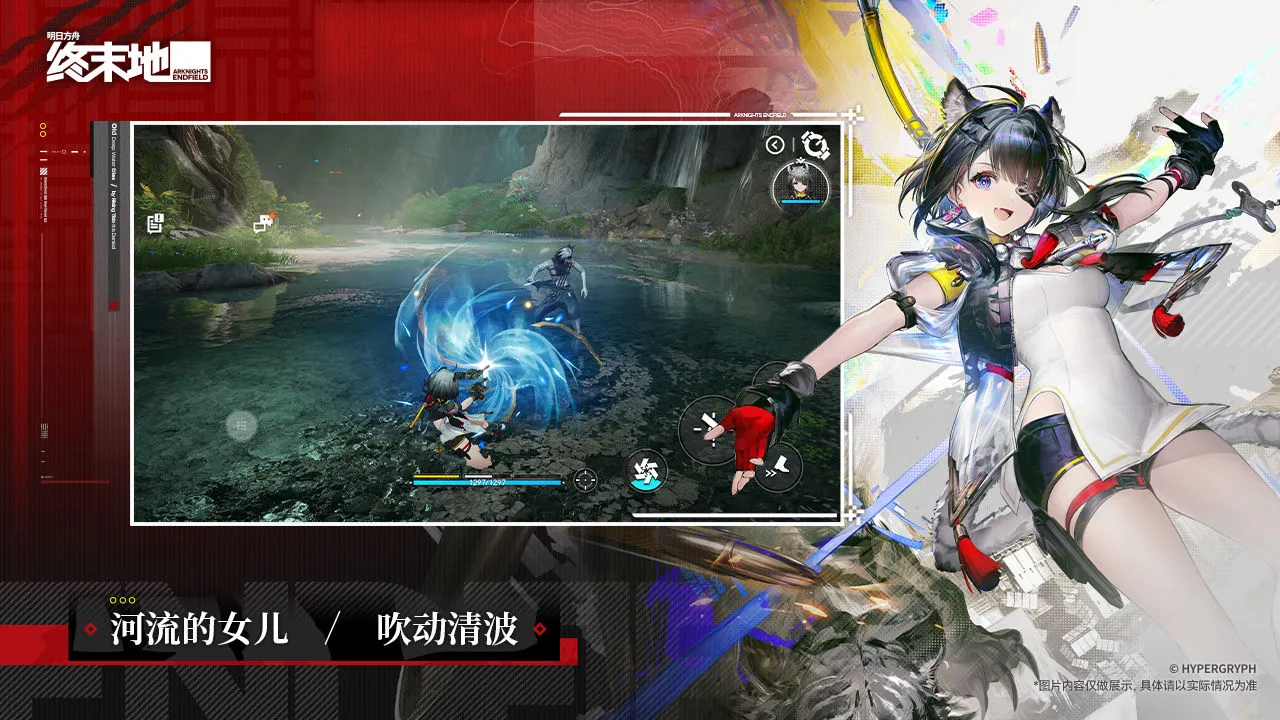
Task: Click the yellow skill gauge segment
Action: tap(436, 476)
